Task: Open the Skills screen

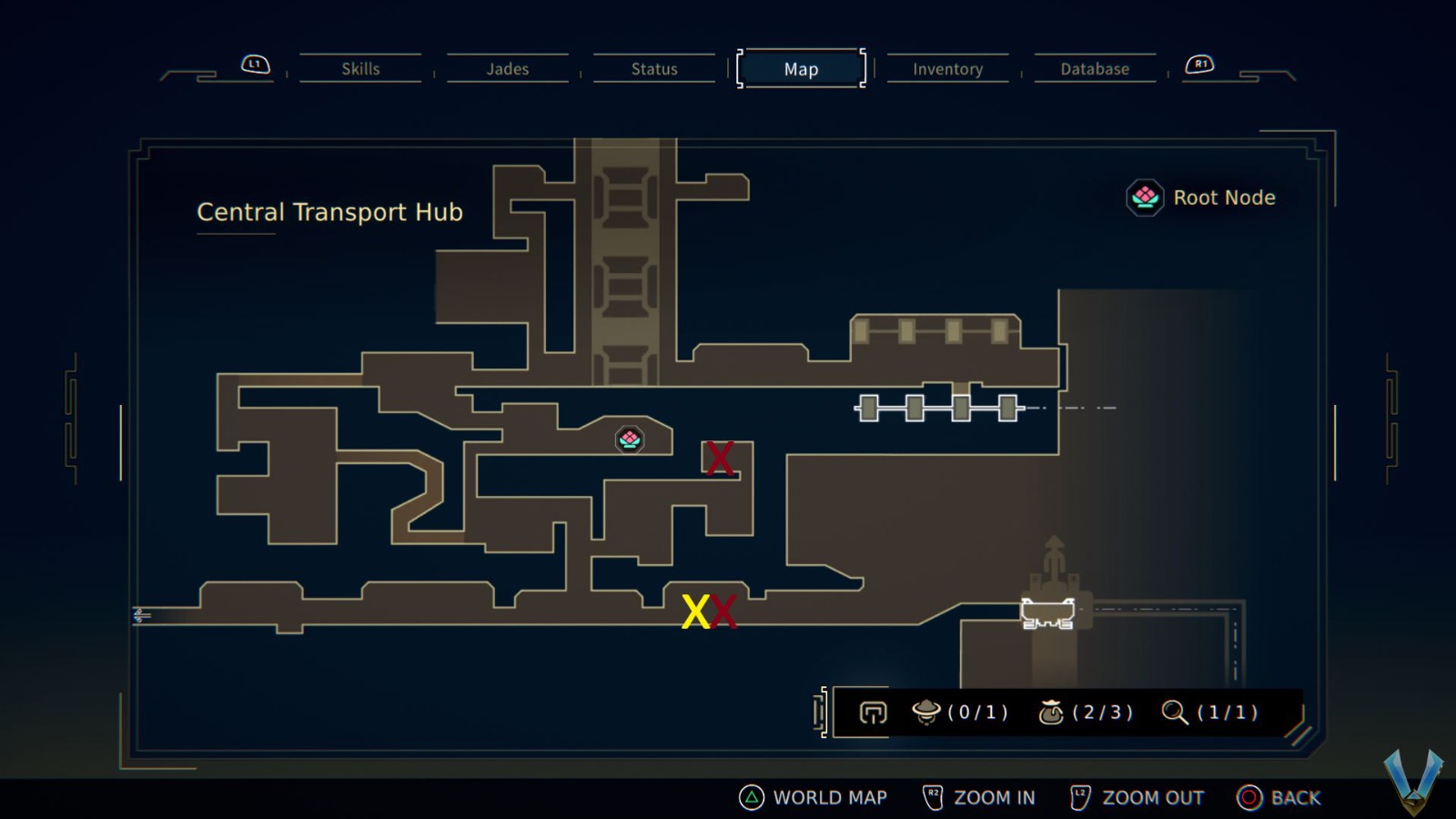Action: [361, 68]
